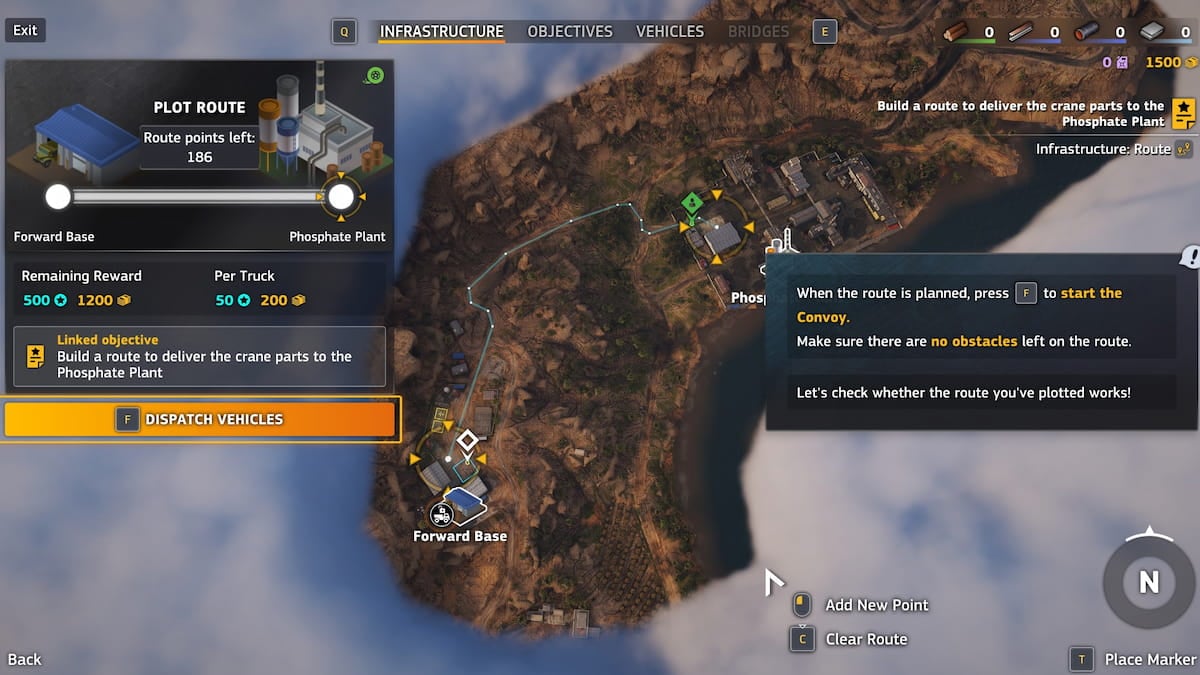
Task: Dispatch vehicles on the plotted route
Action: [x=201, y=419]
